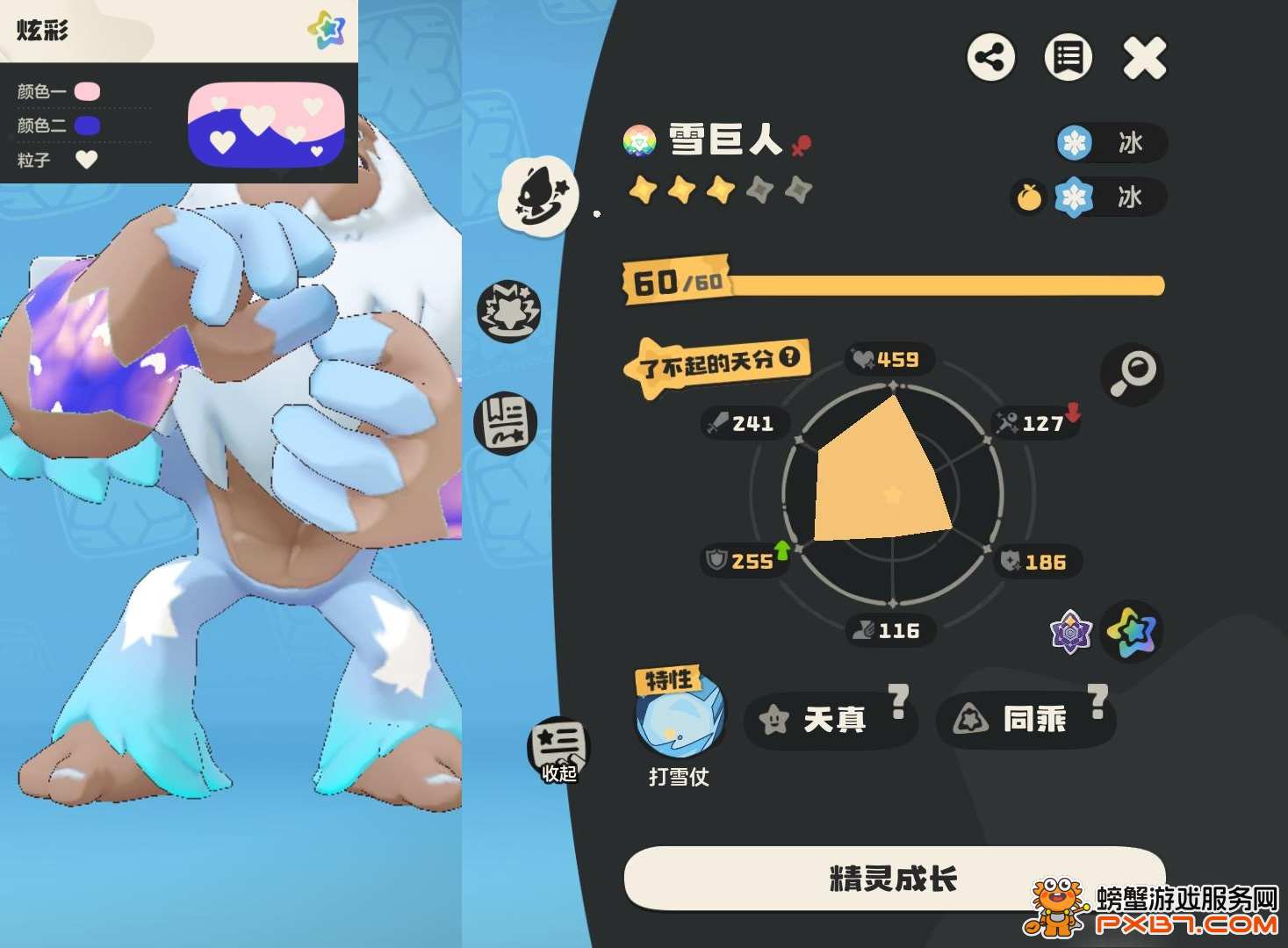Open the share button
Image resolution: width=1288 pixels, height=948 pixels.
coord(991,59)
